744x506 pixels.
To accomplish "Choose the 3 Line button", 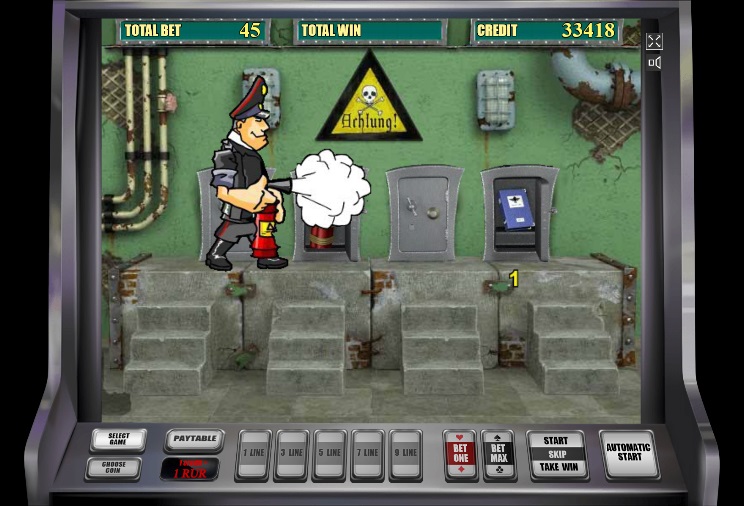I will (x=291, y=455).
